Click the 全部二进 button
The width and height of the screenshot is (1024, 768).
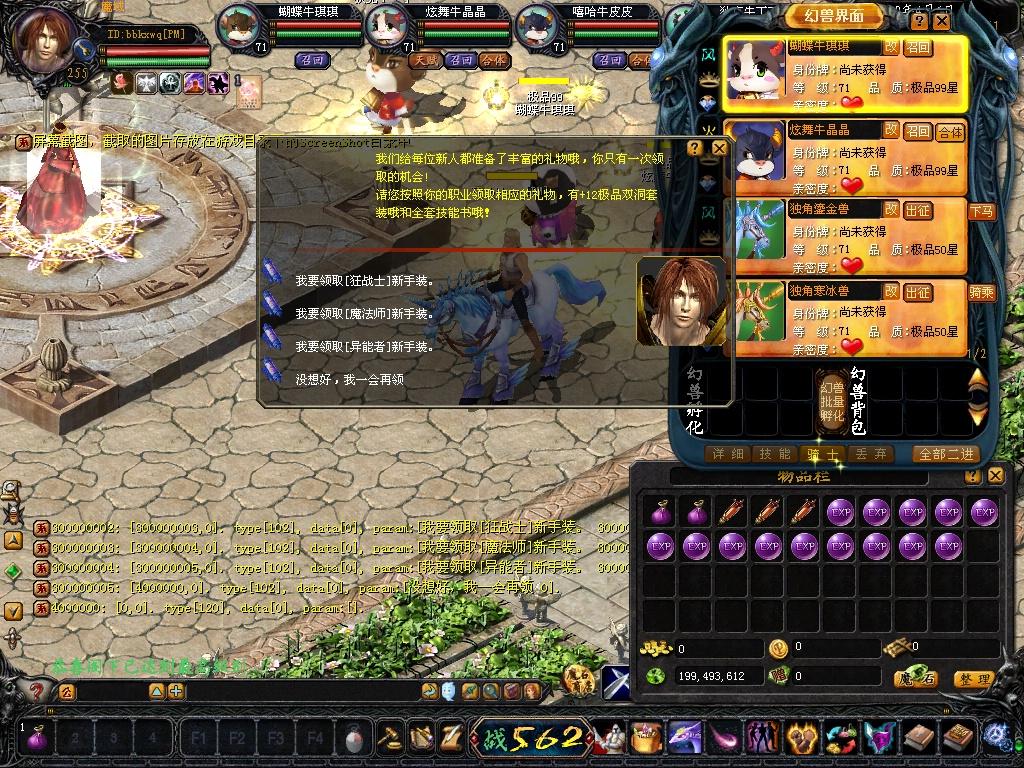coord(946,454)
